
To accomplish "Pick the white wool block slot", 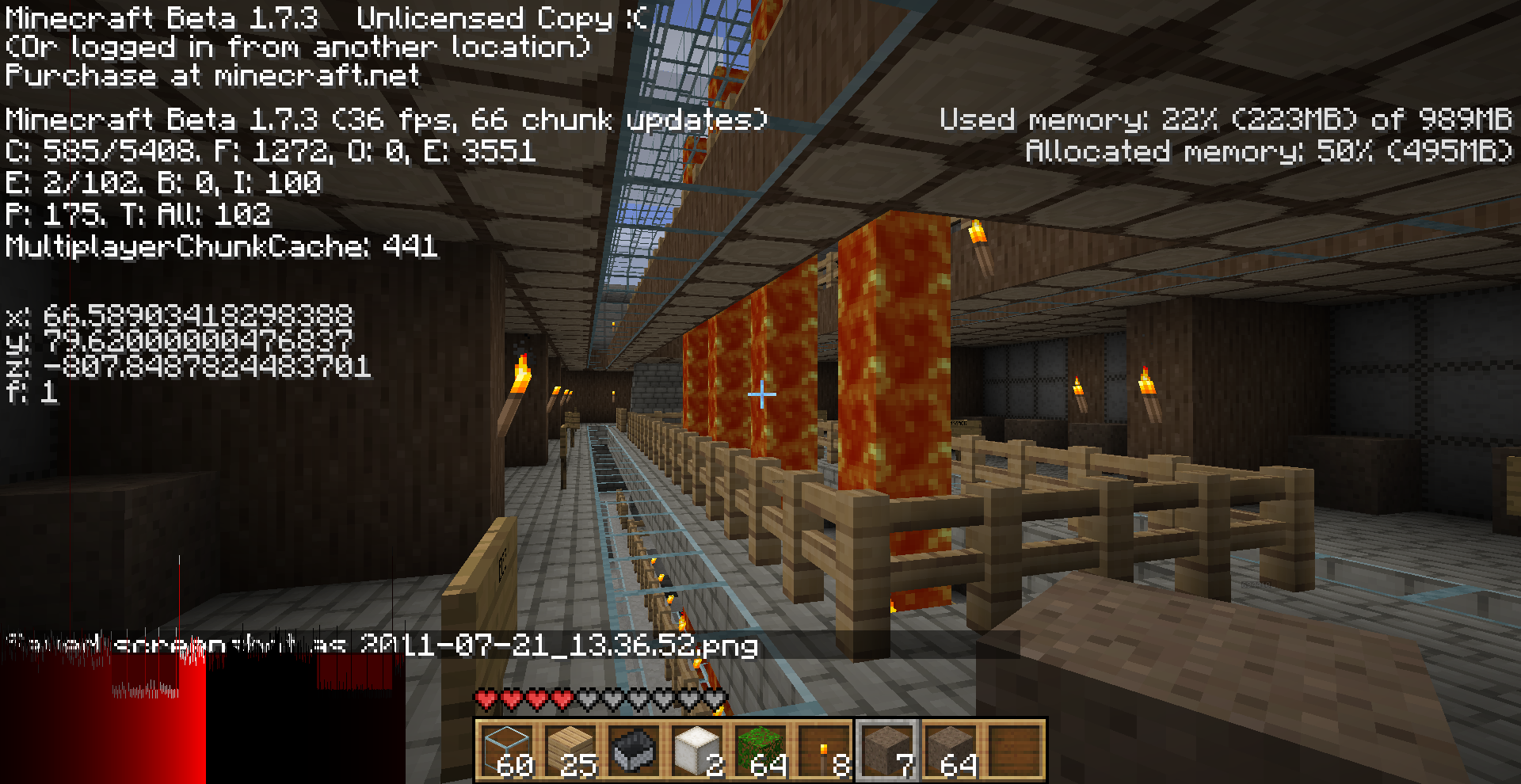I will [x=697, y=750].
